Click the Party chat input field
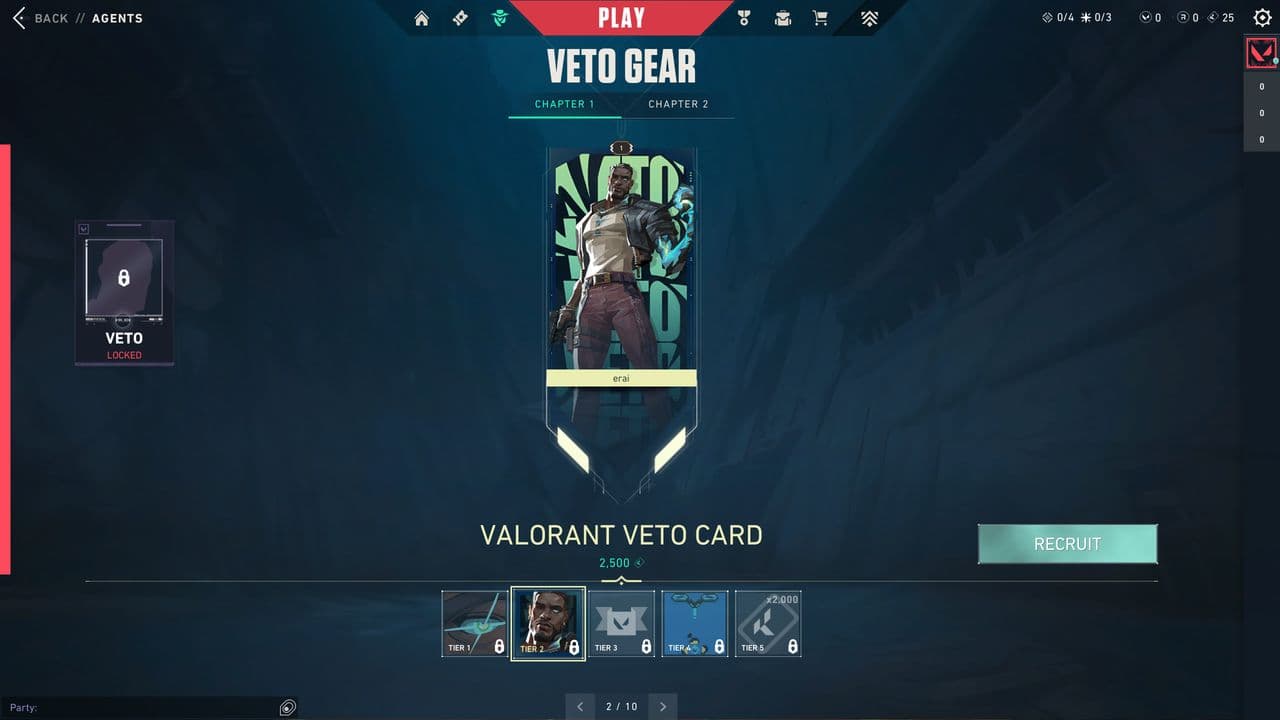 (150, 707)
